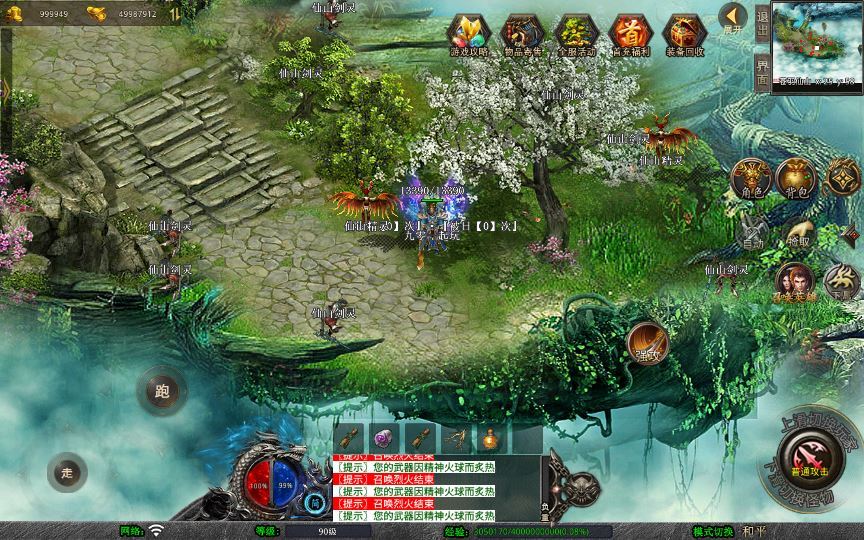The height and width of the screenshot is (540, 864).
Task: Open the 装备回收 equipment recycle chest
Action: click(x=684, y=35)
